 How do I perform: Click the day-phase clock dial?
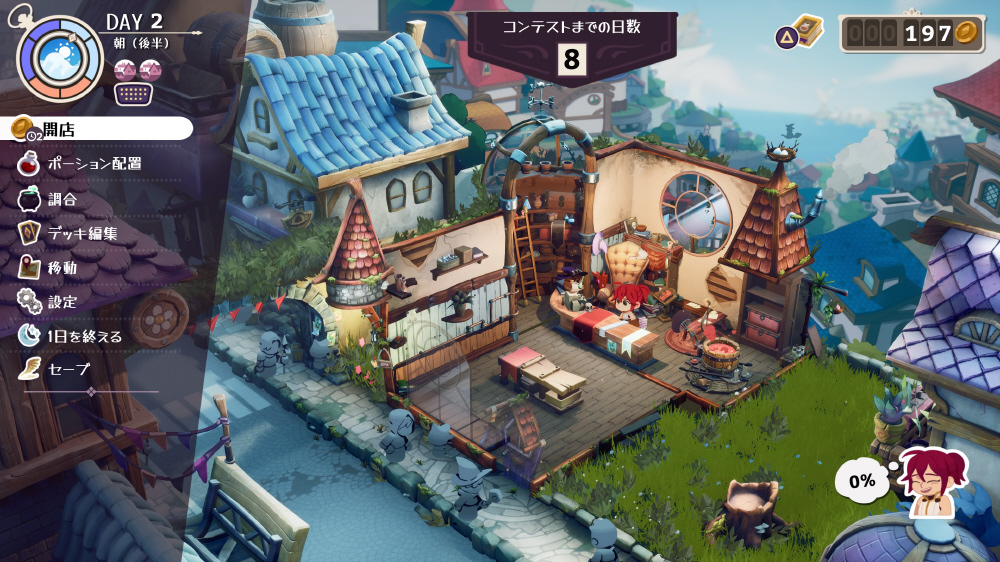(60, 57)
